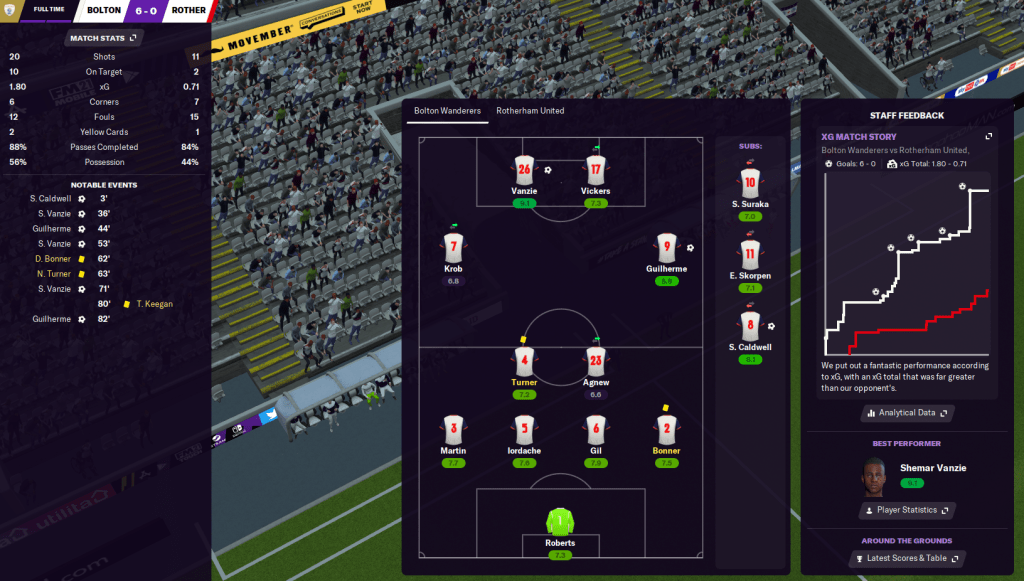1024x581 pixels.
Task: Choose left winger Krob's shirt
Action: click(x=454, y=247)
